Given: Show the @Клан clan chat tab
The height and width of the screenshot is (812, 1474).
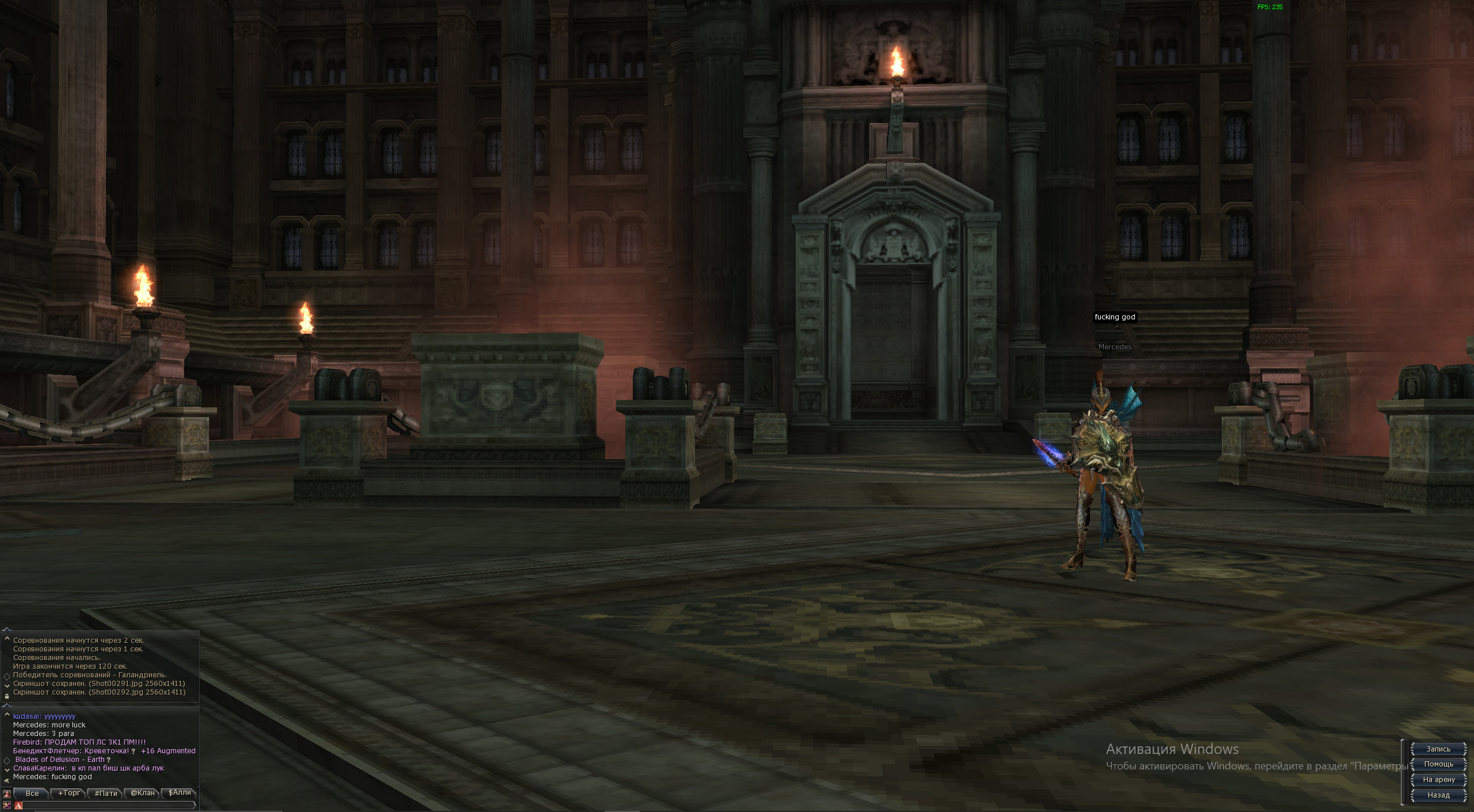Looking at the screenshot, I should [x=143, y=793].
